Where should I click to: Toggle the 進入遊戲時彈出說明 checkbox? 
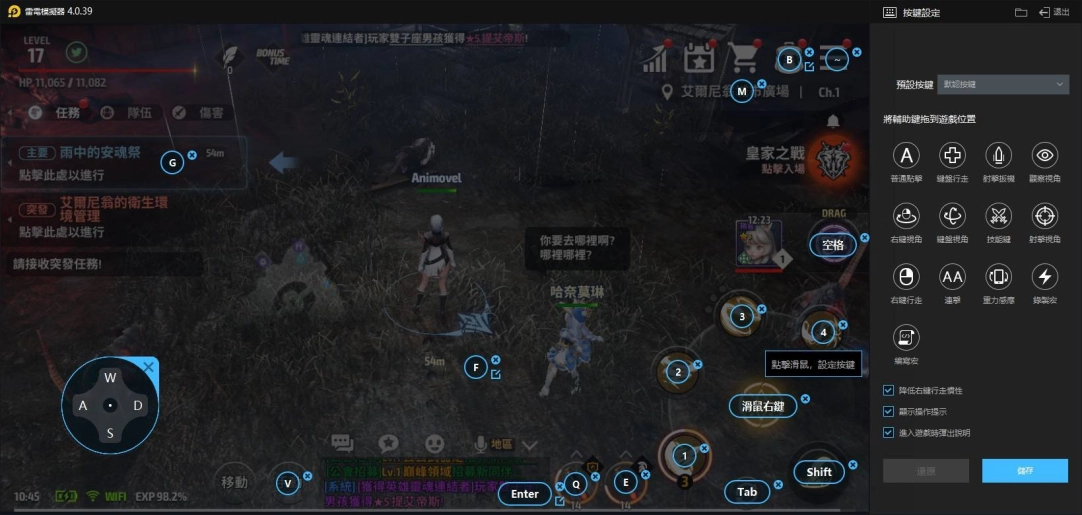[x=889, y=432]
